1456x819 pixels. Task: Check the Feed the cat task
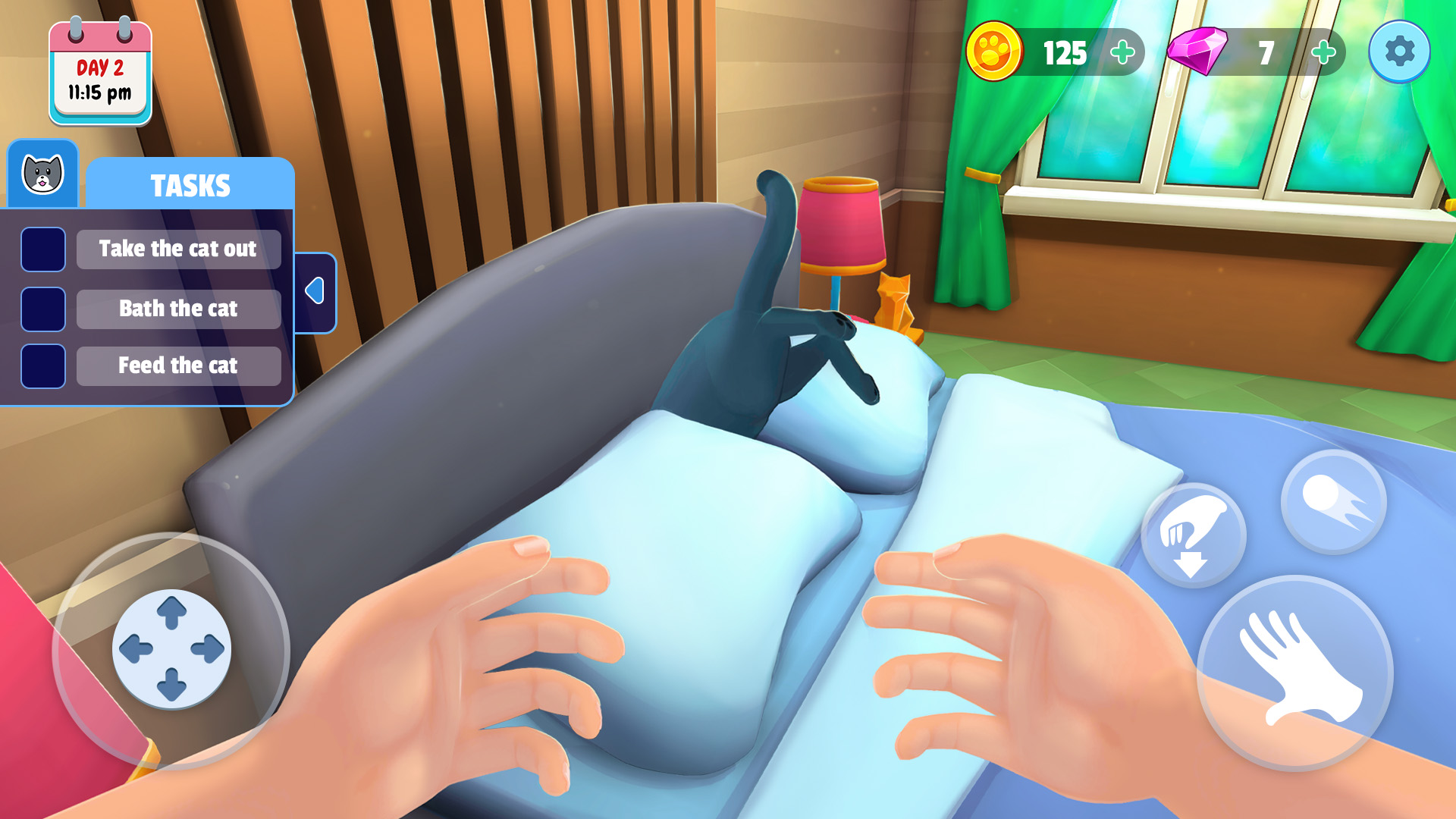point(43,366)
